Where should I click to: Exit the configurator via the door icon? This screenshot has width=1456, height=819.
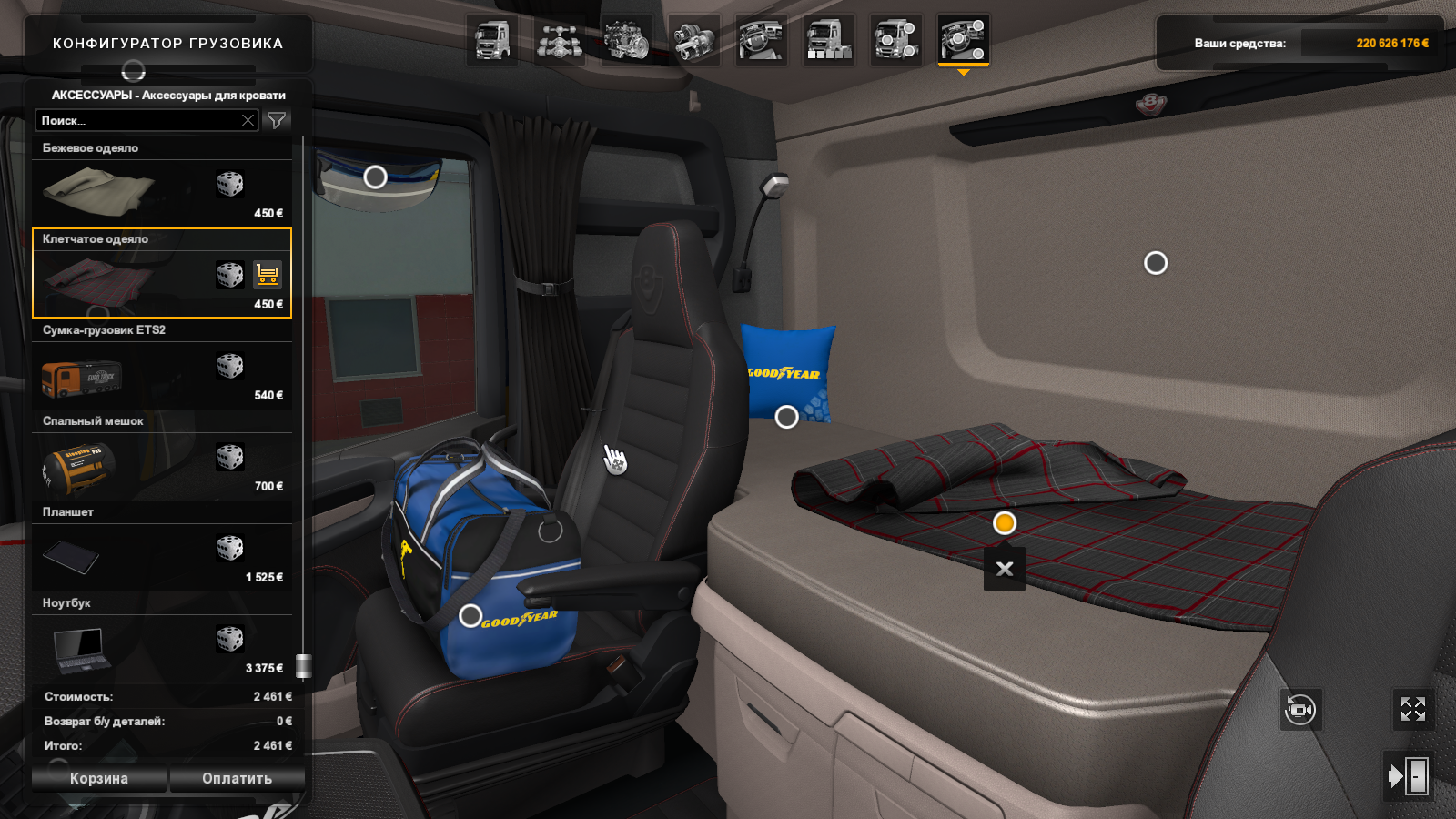[1409, 776]
